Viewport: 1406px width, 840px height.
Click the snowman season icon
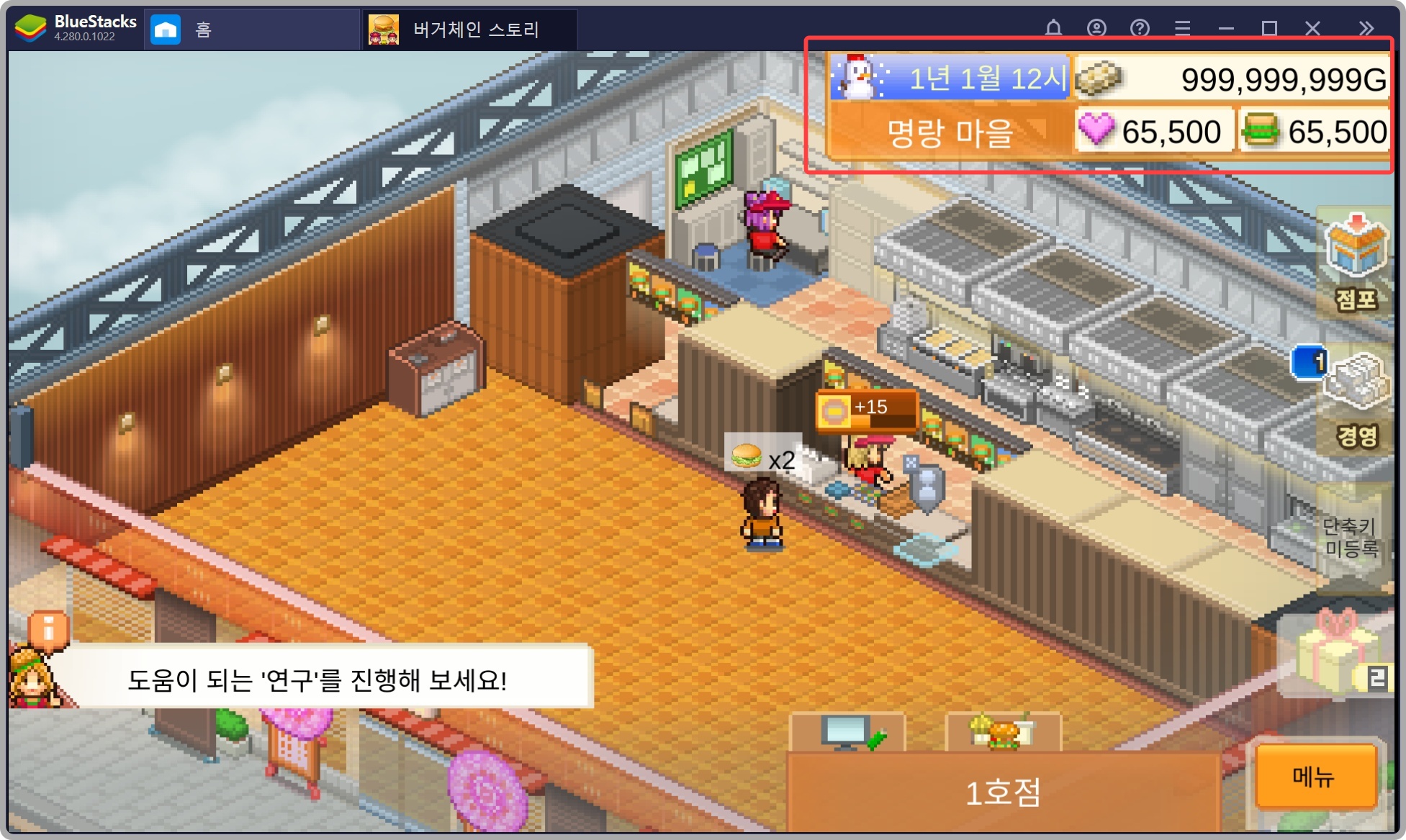[x=857, y=78]
